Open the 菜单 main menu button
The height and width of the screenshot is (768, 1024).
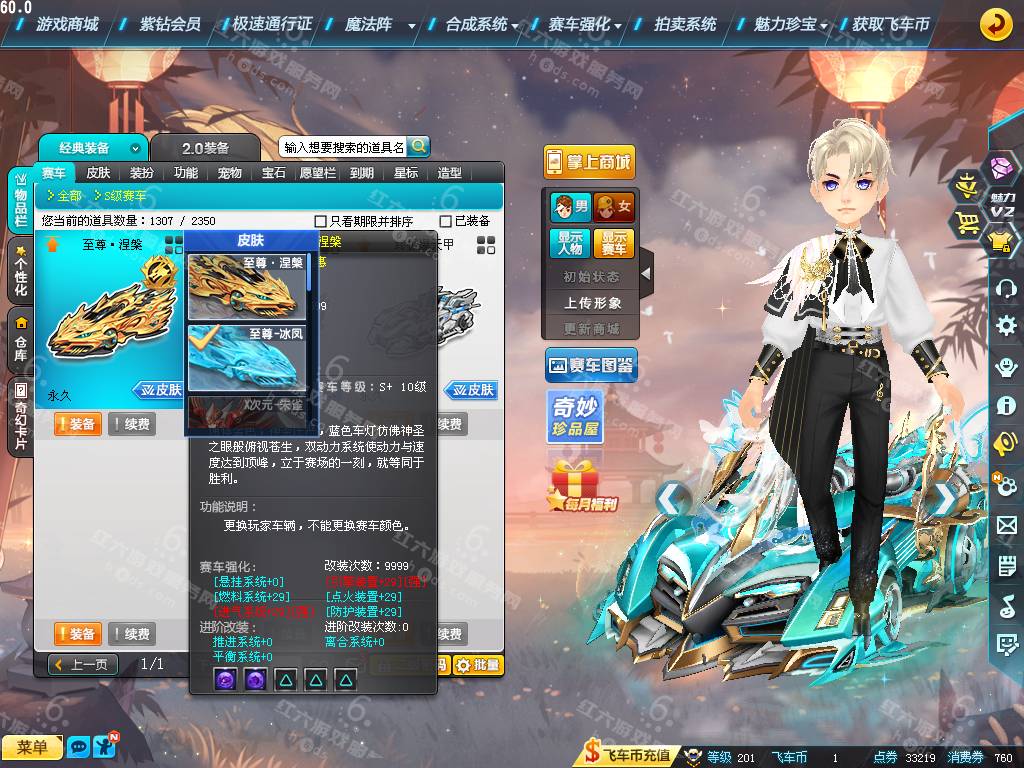point(32,747)
